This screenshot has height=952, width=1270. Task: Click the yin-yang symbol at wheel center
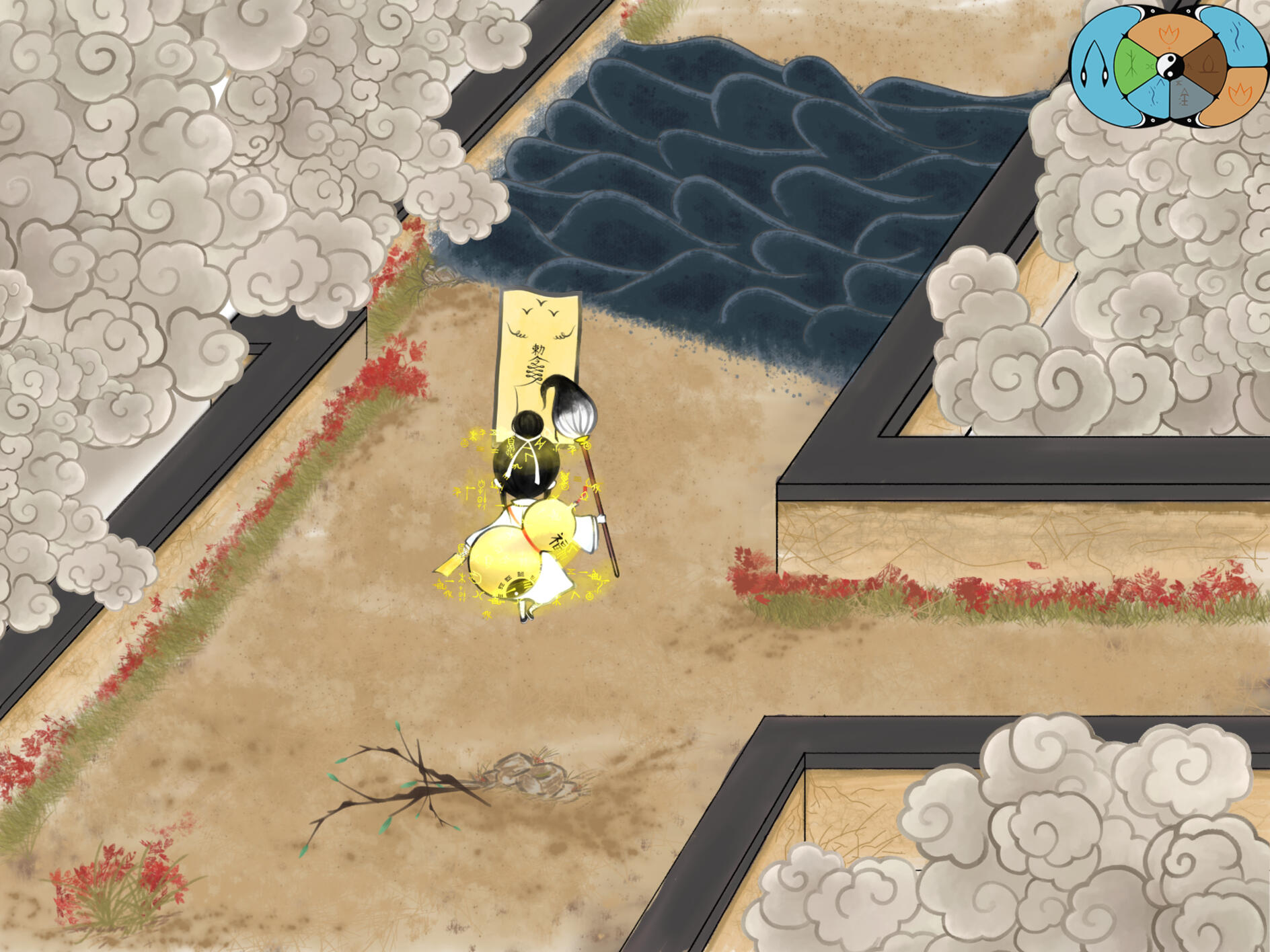coord(1170,66)
